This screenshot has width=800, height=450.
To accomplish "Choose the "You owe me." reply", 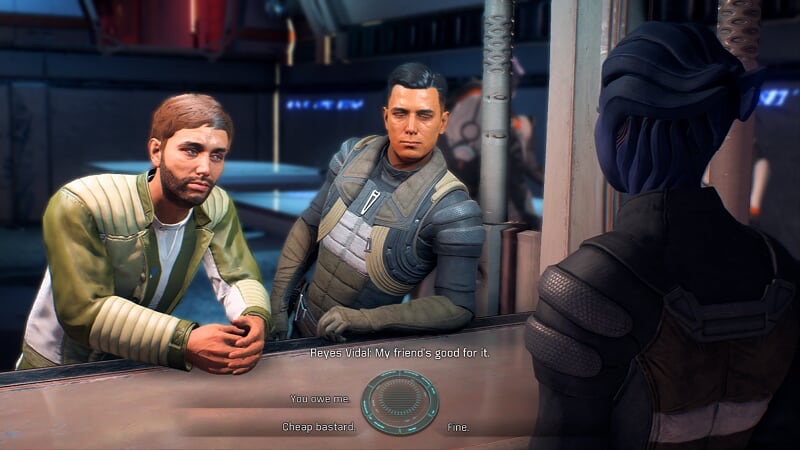I will click(320, 398).
